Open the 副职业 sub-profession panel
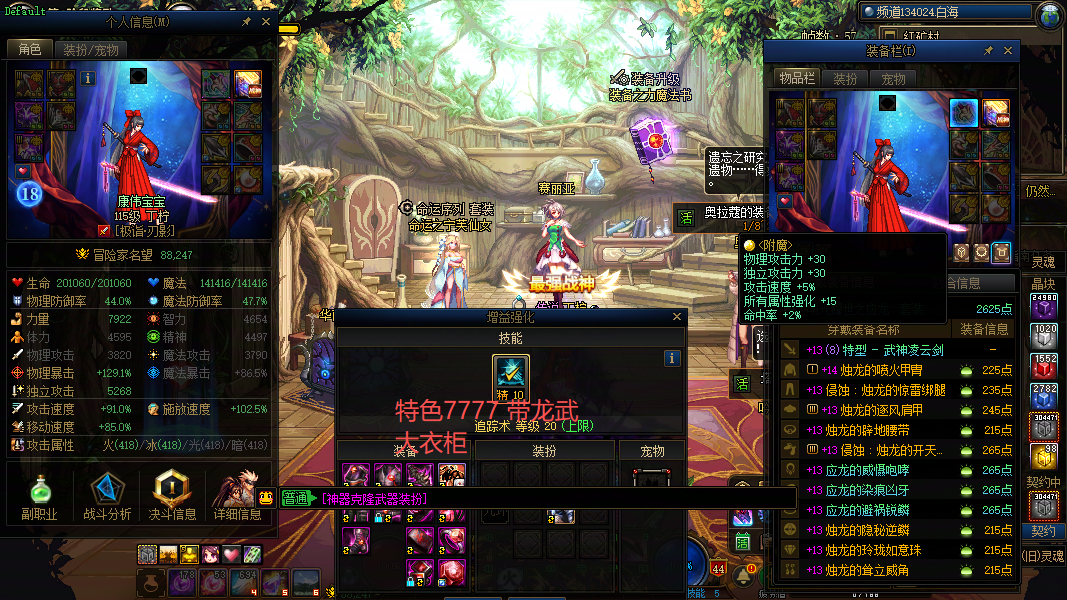 coord(40,497)
